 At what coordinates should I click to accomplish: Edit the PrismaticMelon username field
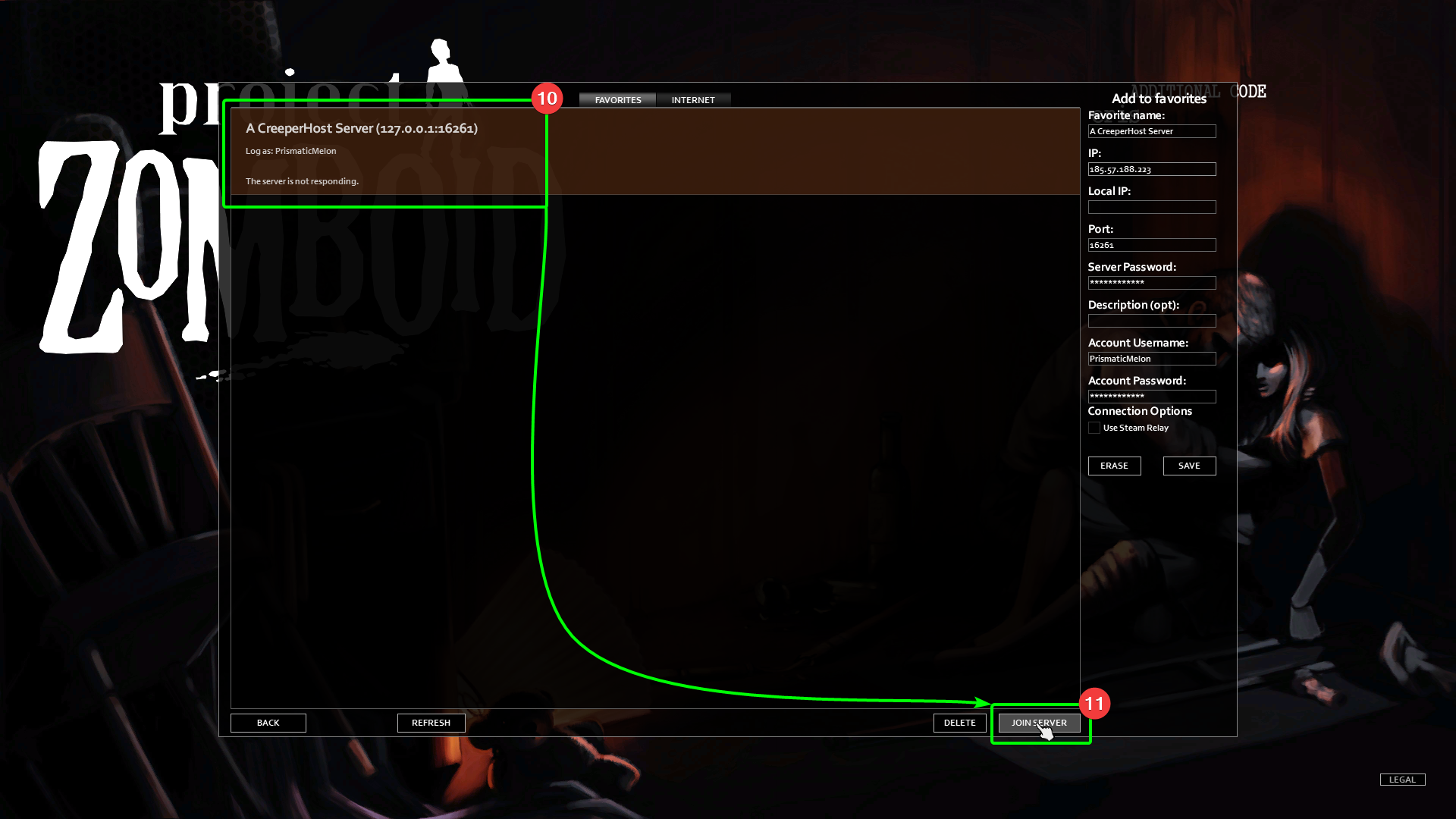click(1152, 359)
